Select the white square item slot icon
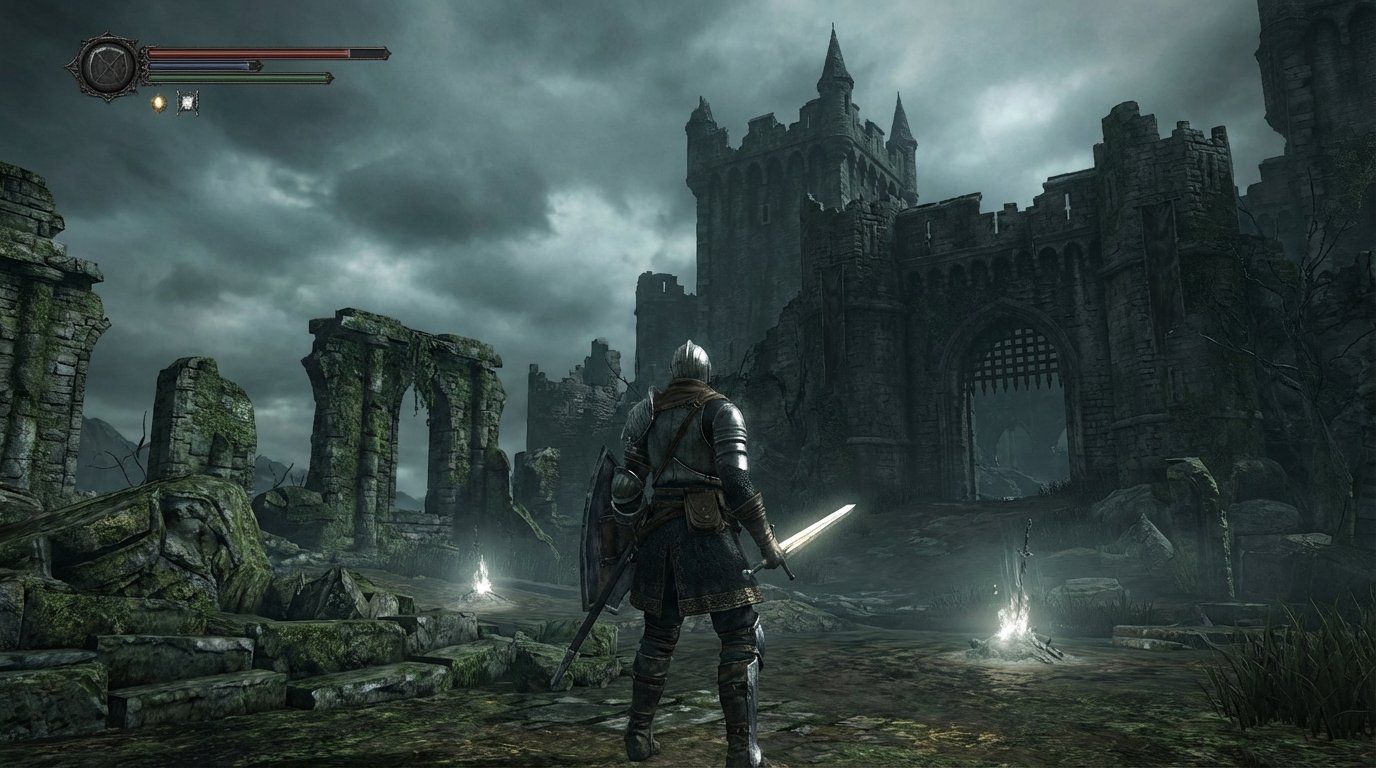This screenshot has width=1376, height=768. pyautogui.click(x=188, y=101)
